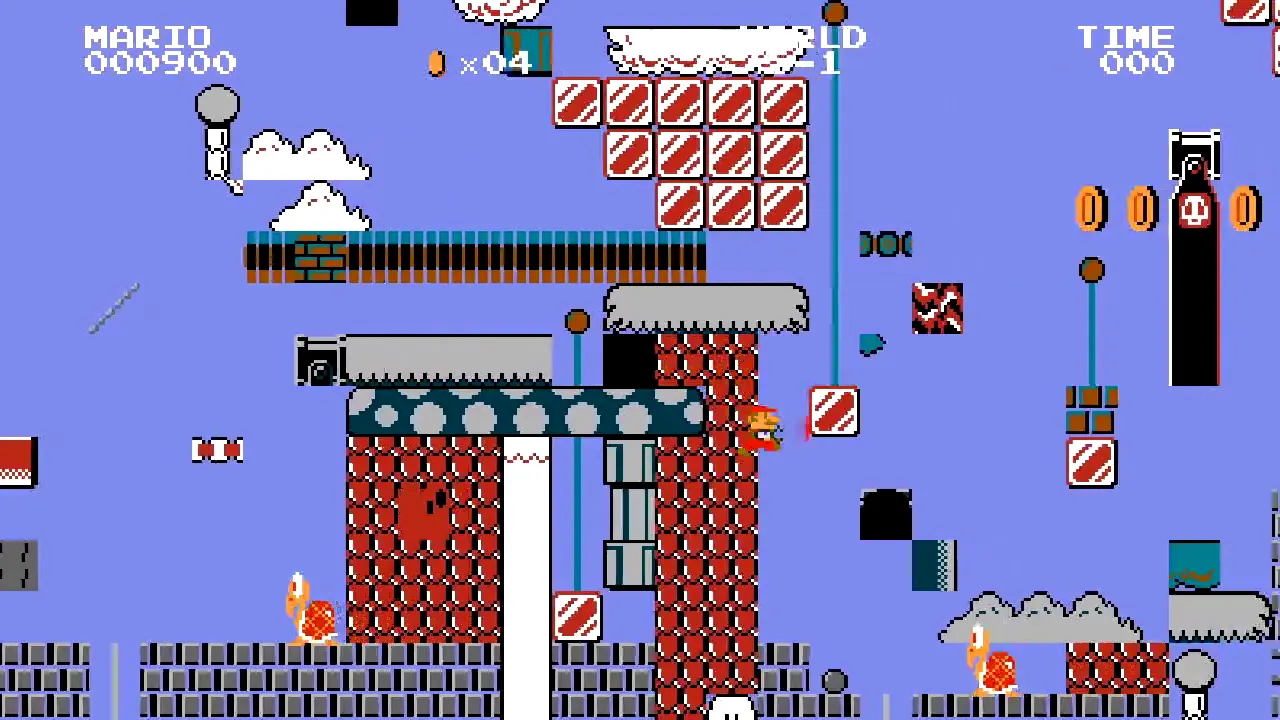The height and width of the screenshot is (720, 1280).
Task: Toggle the gray cannon block on the left platform
Action: 320,363
